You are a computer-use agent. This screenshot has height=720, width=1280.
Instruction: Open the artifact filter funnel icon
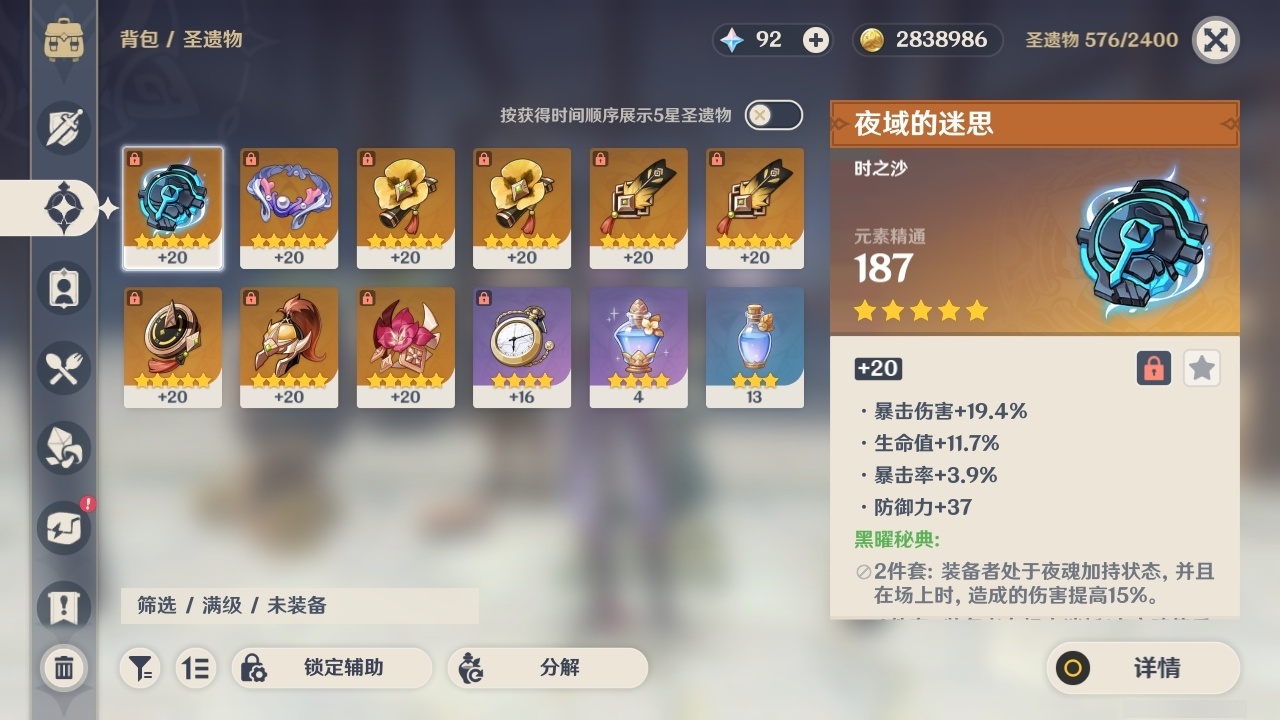coord(140,668)
